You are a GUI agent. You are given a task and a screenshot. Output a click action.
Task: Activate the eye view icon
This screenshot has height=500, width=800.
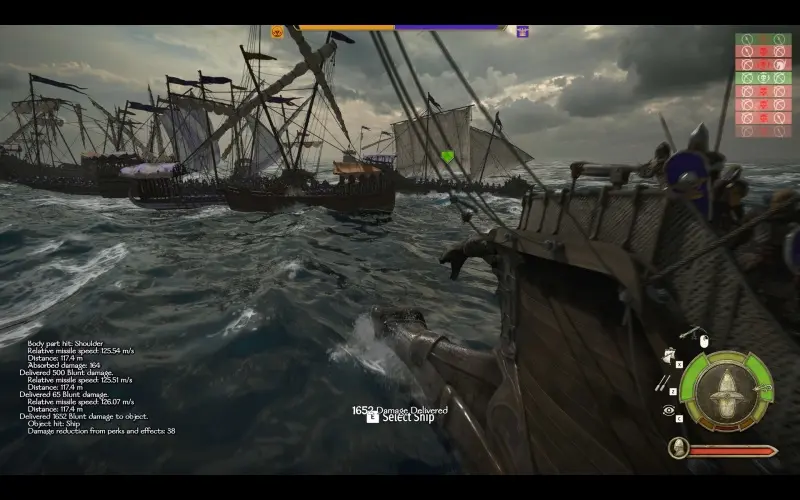click(x=667, y=410)
